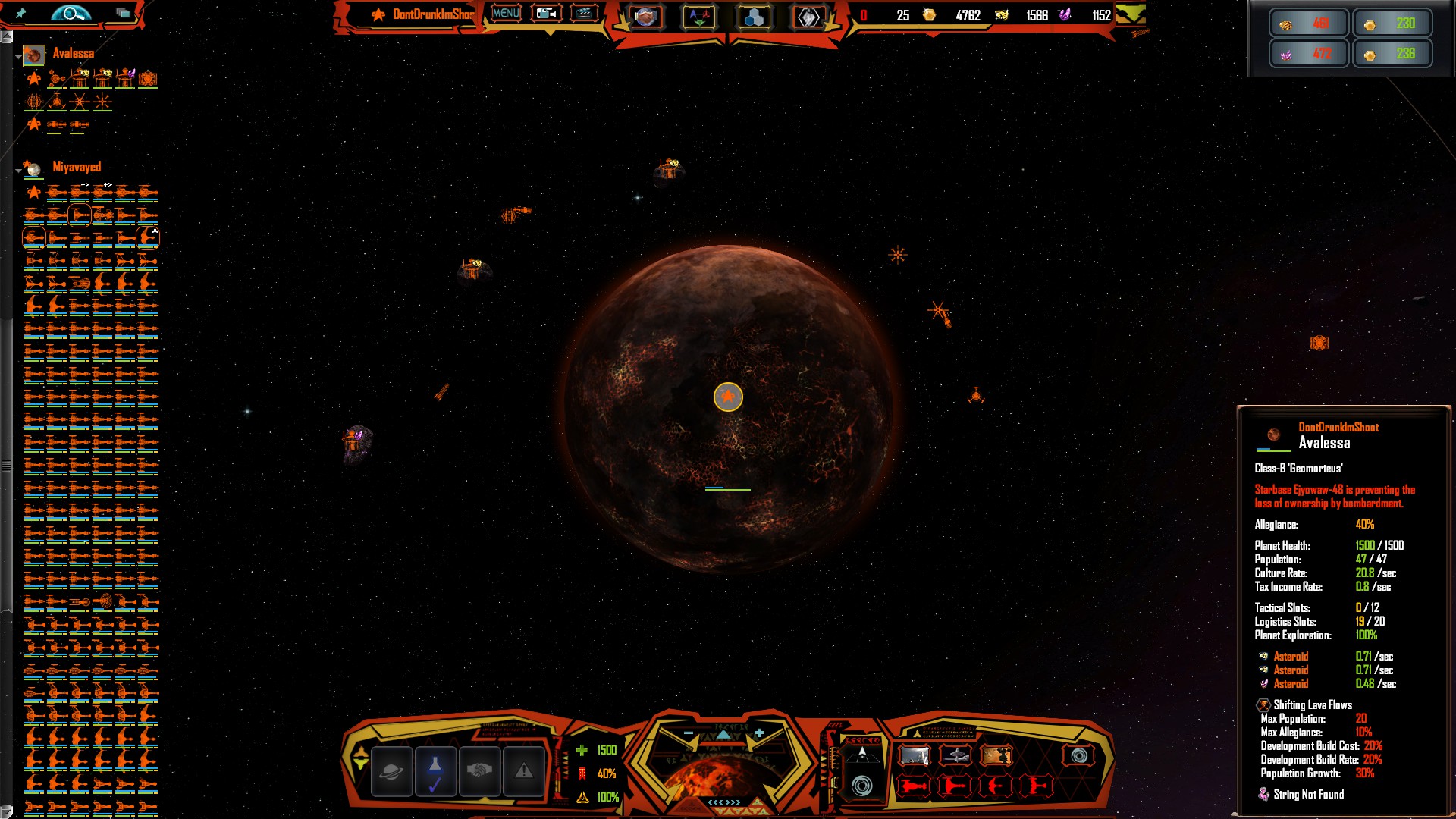Collapse the Avalessa tree entry arrow
The width and height of the screenshot is (1456, 819).
(x=18, y=57)
